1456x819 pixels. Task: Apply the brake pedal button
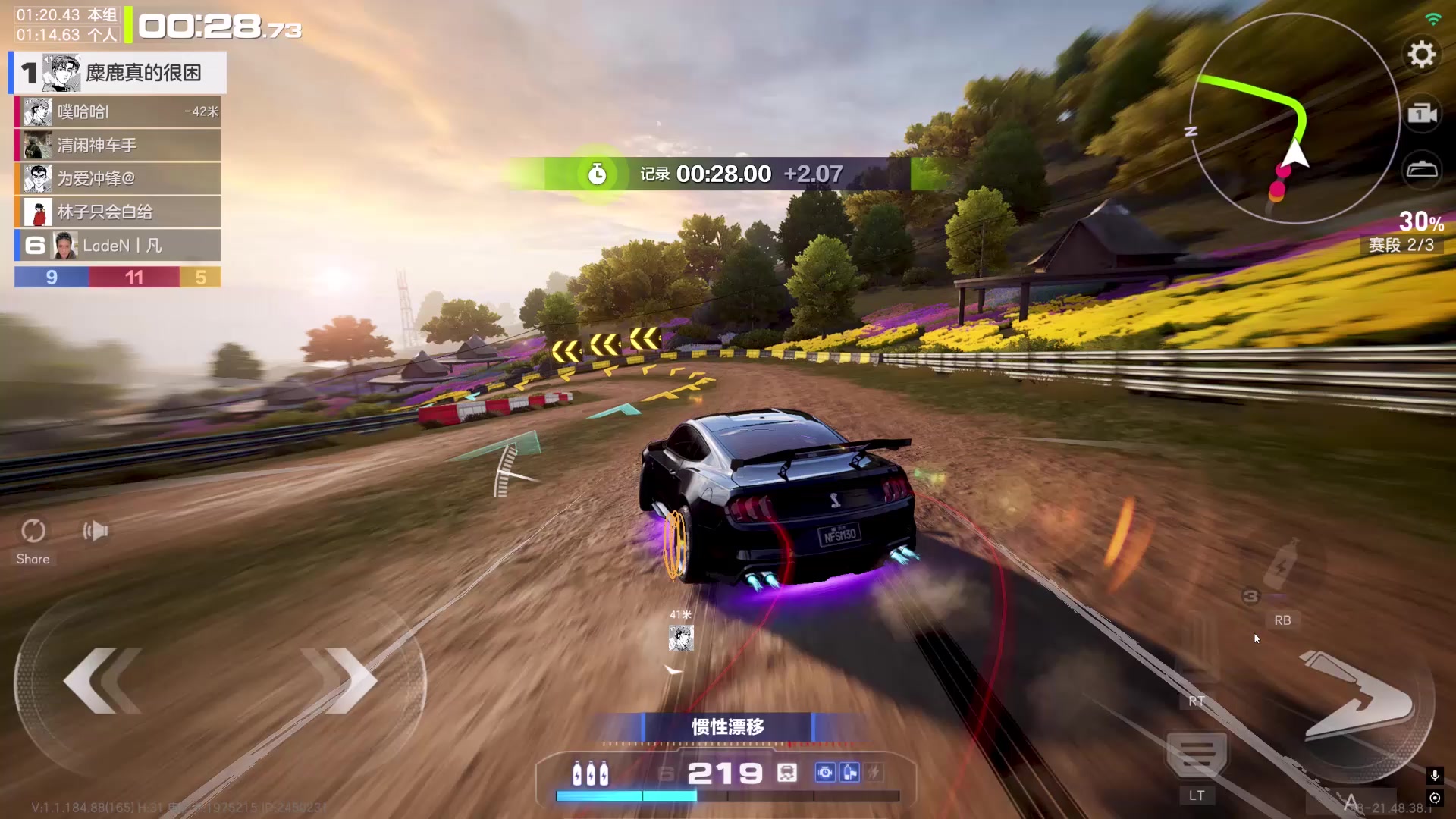(x=1196, y=757)
